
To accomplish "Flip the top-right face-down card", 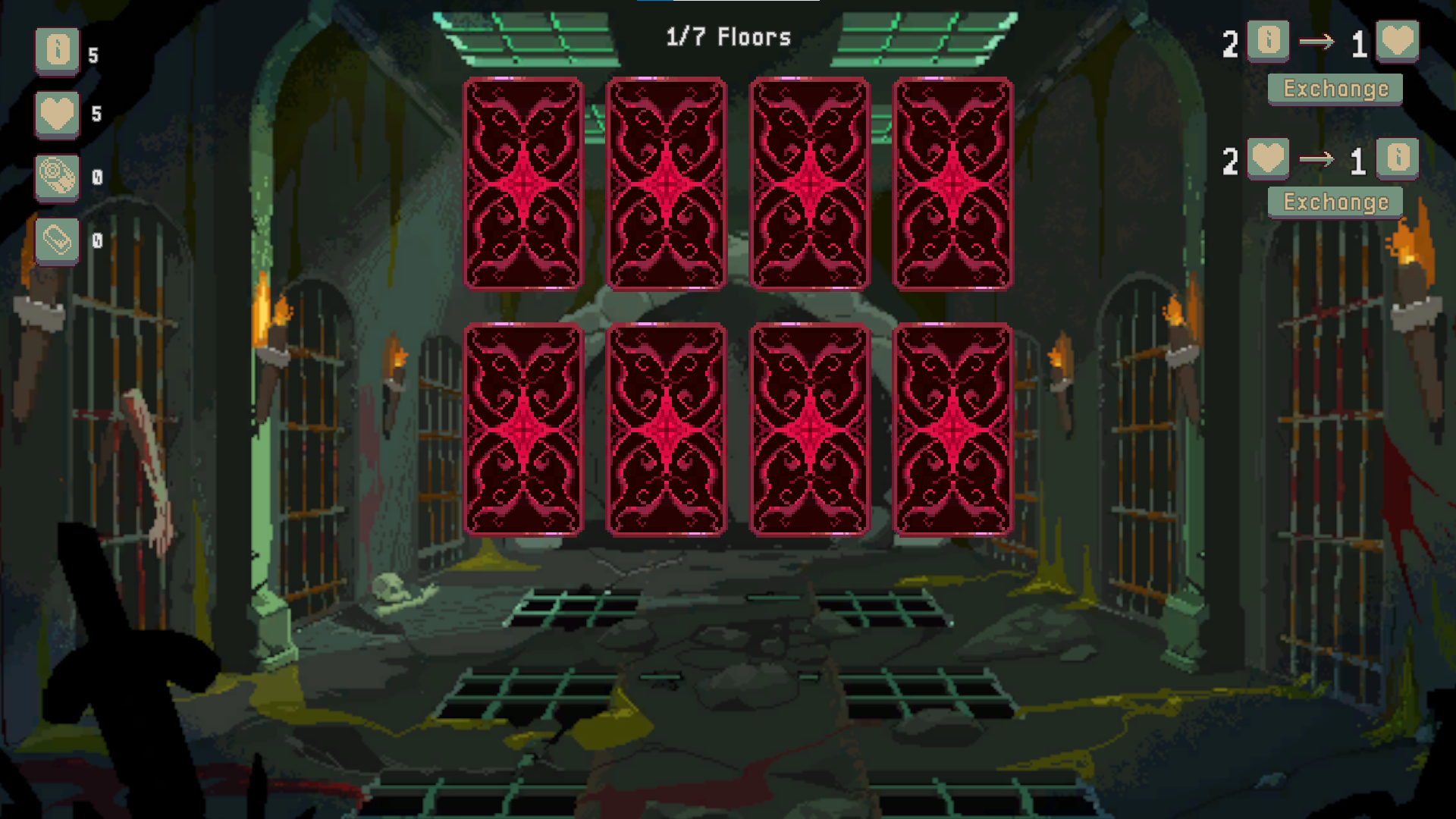I will click(x=954, y=184).
